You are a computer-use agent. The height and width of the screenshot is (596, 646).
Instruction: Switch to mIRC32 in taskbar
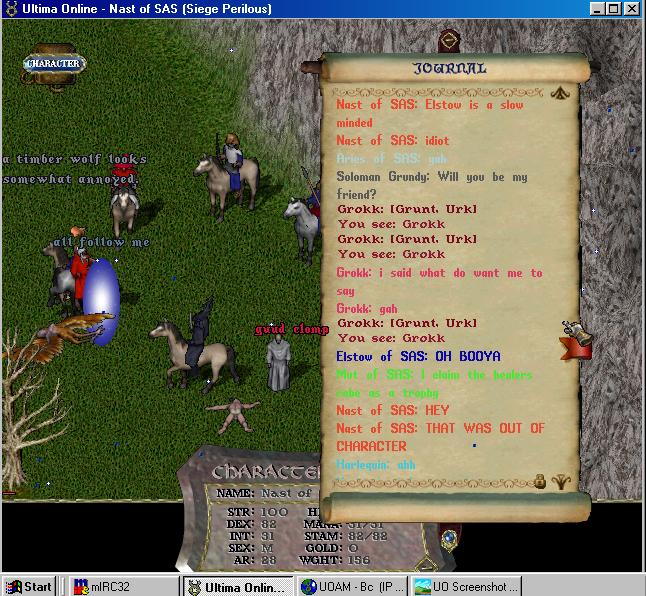(122, 586)
